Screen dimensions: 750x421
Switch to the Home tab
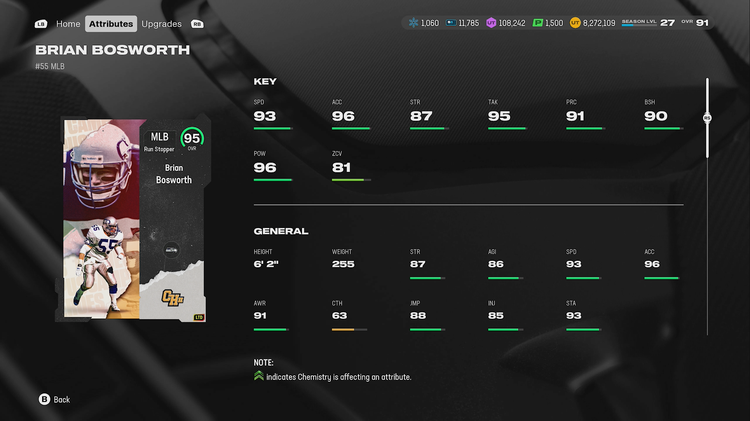pos(68,23)
